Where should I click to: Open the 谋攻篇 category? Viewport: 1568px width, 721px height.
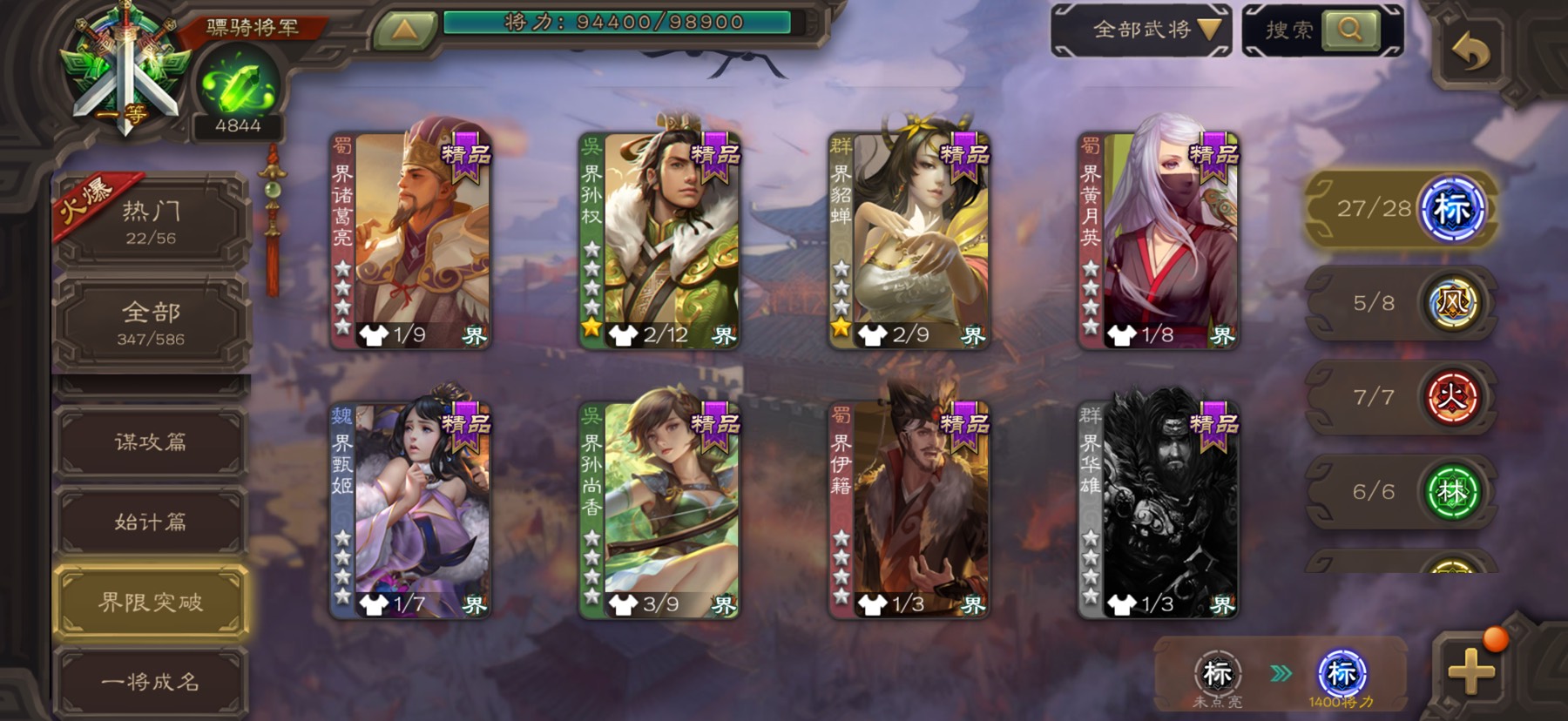(151, 442)
